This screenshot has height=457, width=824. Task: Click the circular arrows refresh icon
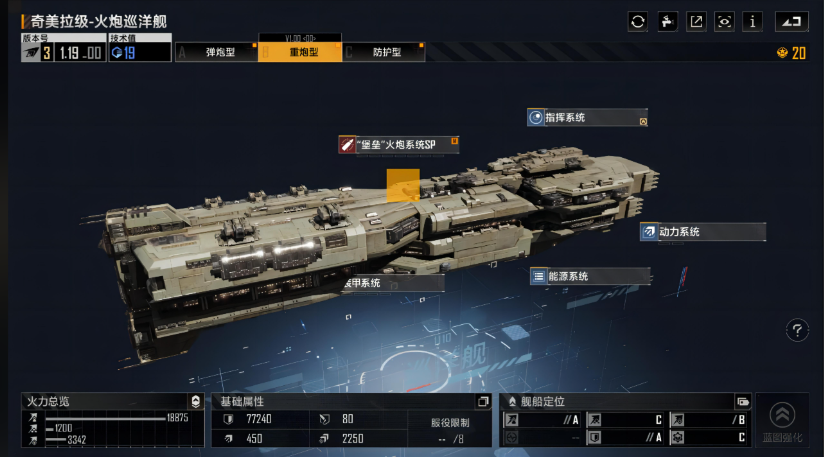(x=638, y=22)
